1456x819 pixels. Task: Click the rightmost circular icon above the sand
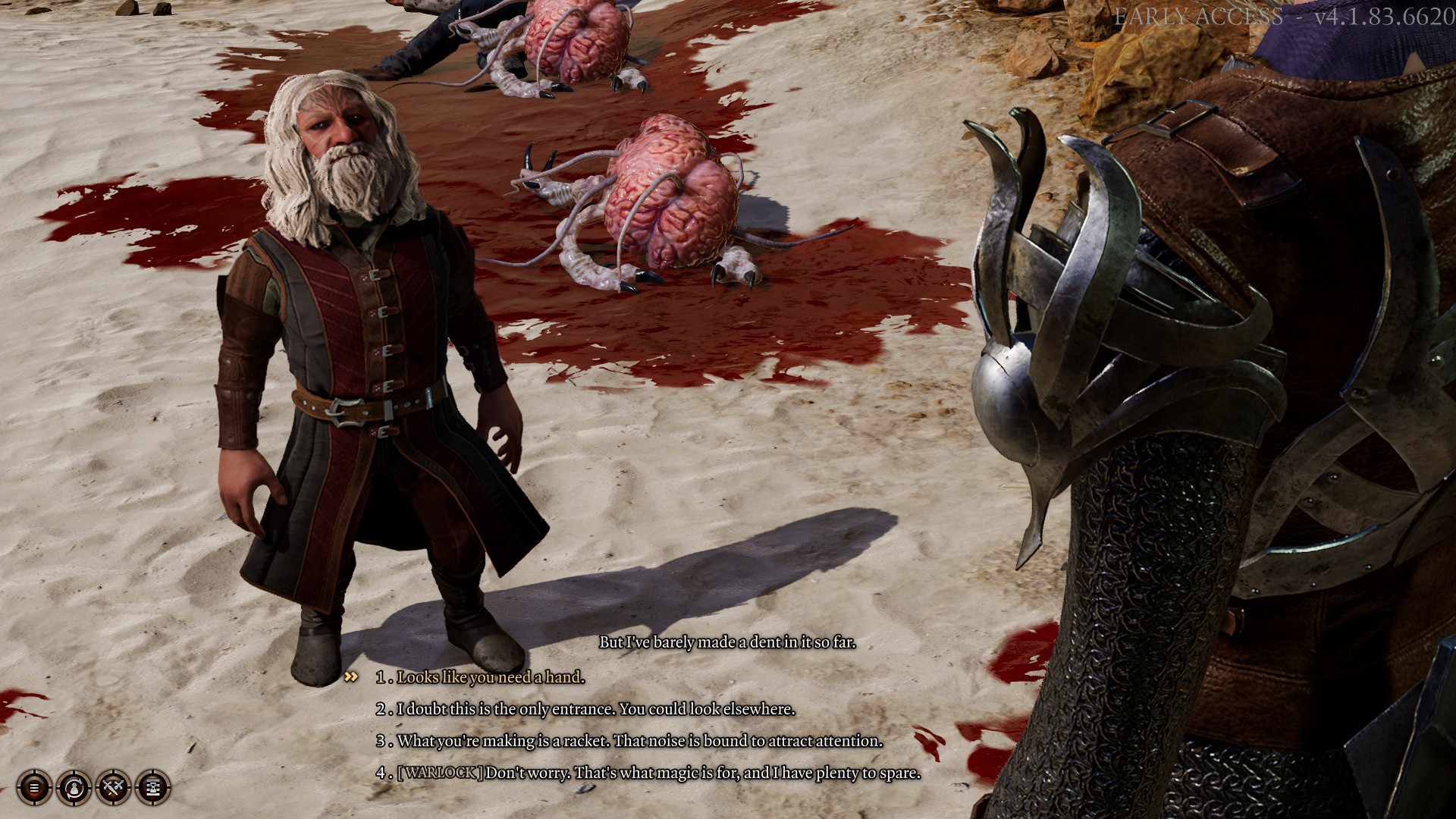pos(152,788)
